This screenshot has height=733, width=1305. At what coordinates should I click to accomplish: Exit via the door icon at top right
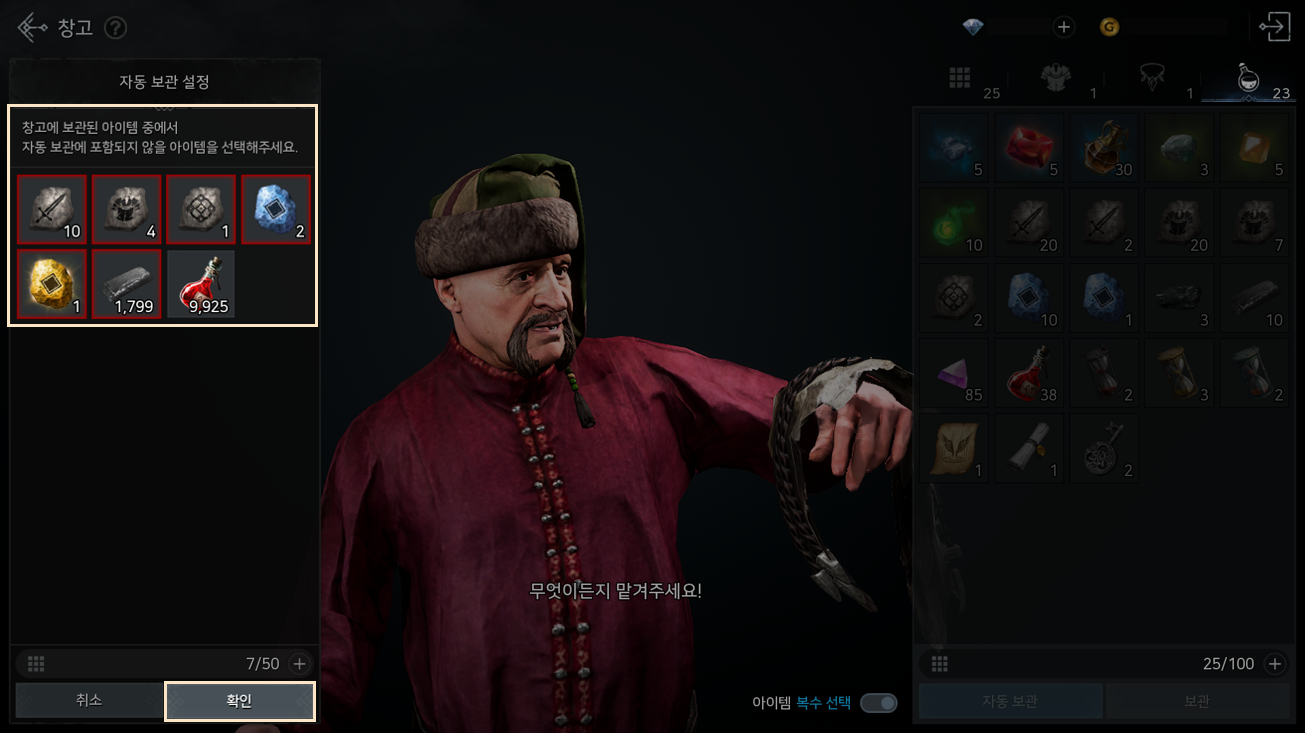[x=1275, y=27]
